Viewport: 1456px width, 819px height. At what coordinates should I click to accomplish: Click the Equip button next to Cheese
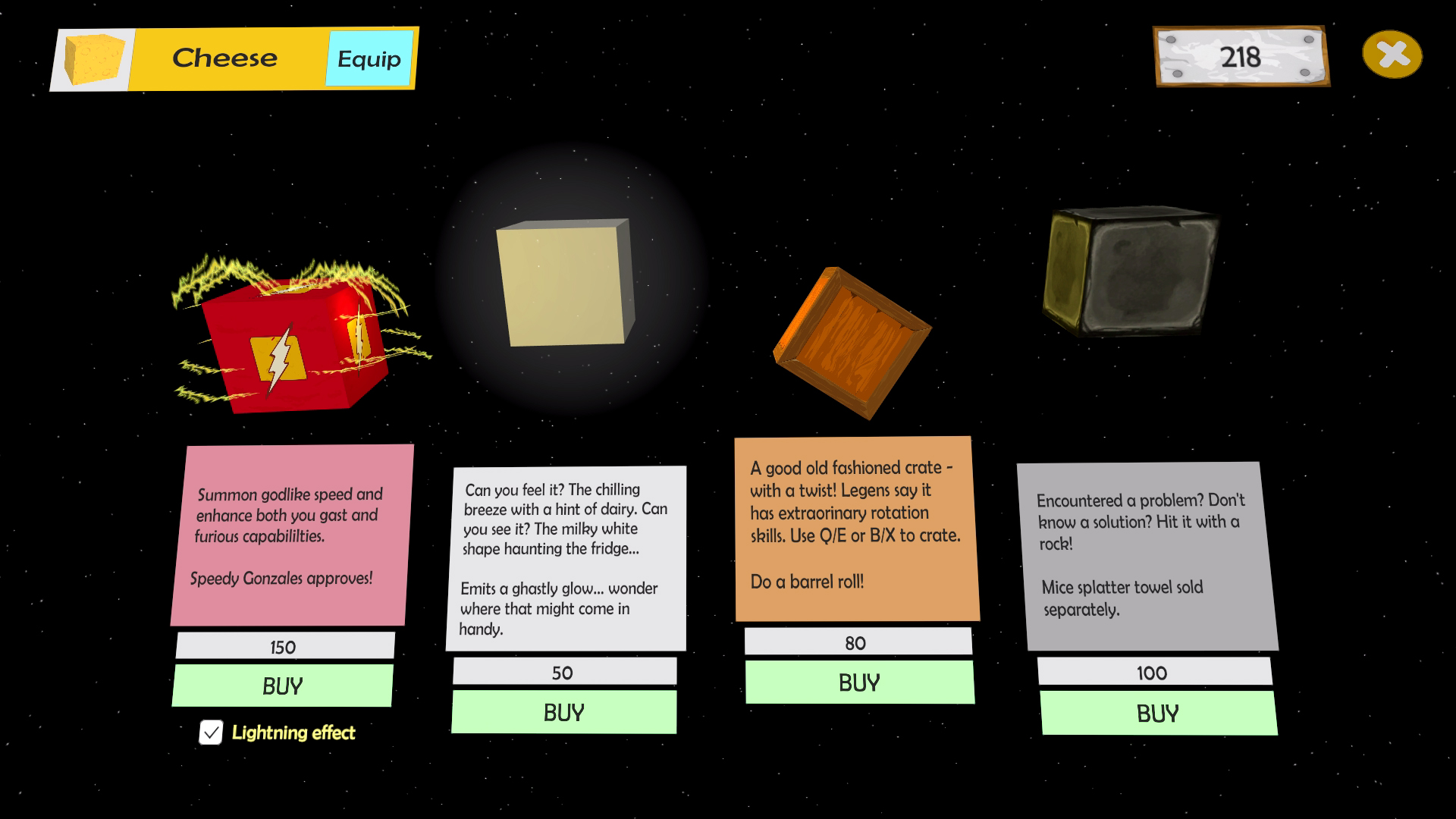[369, 58]
